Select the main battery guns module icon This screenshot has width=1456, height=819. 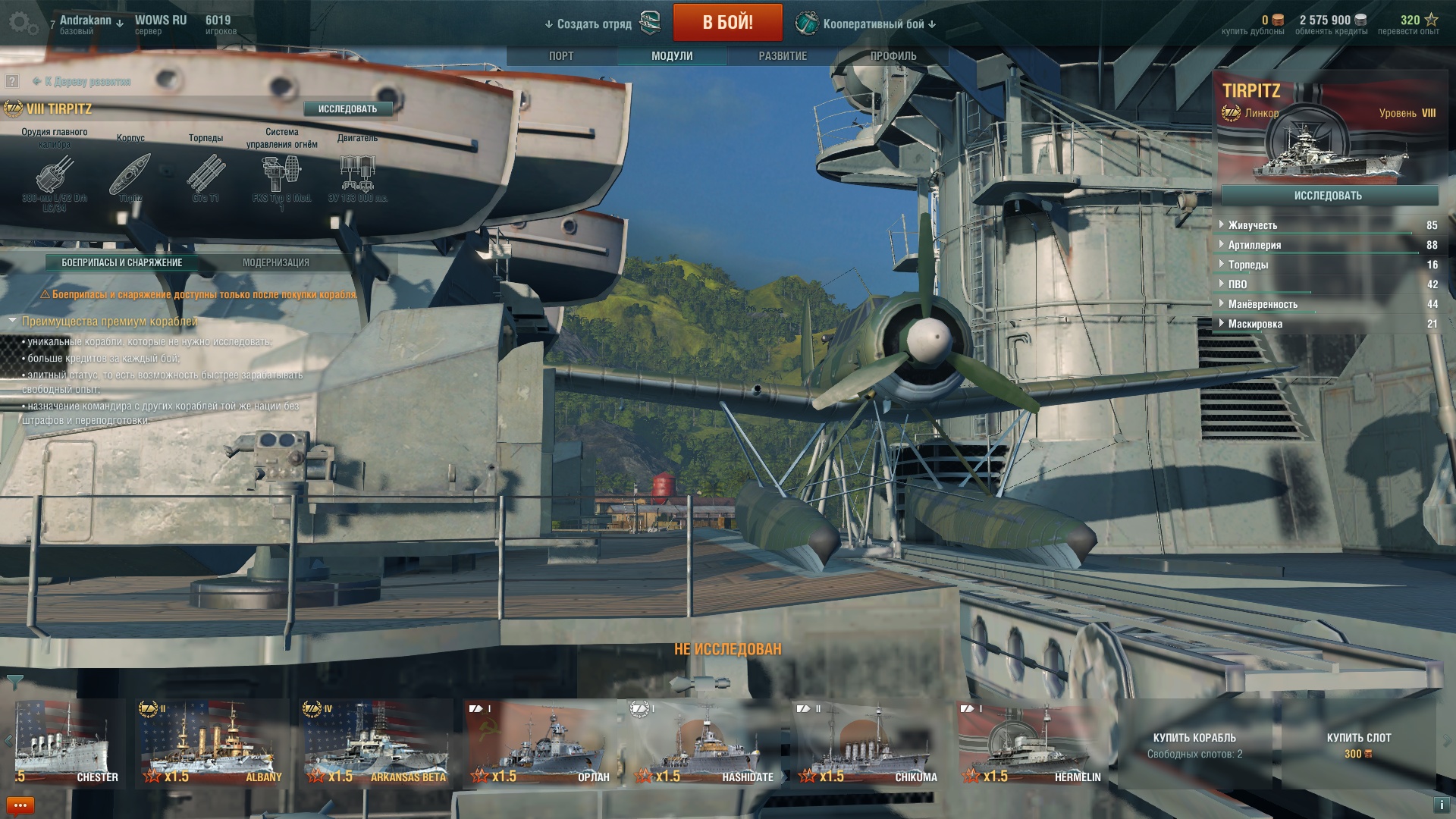[55, 174]
